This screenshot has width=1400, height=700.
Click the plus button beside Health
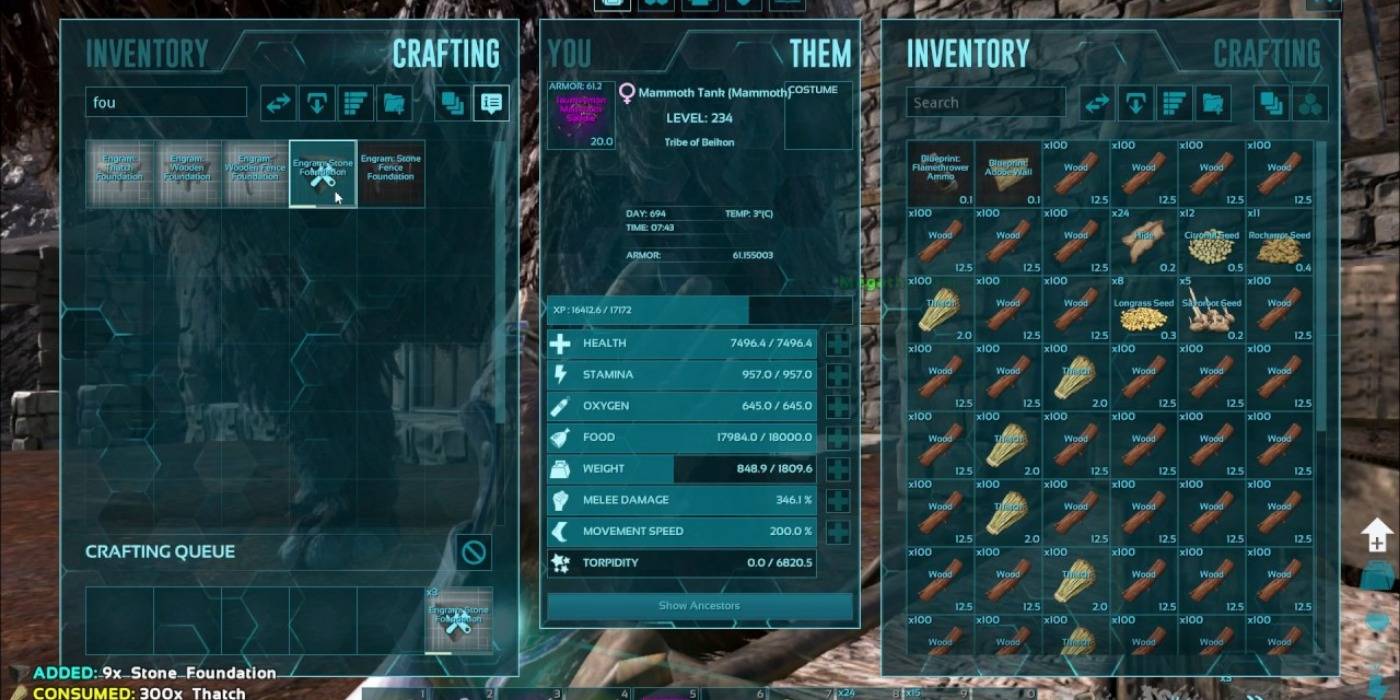coord(837,343)
